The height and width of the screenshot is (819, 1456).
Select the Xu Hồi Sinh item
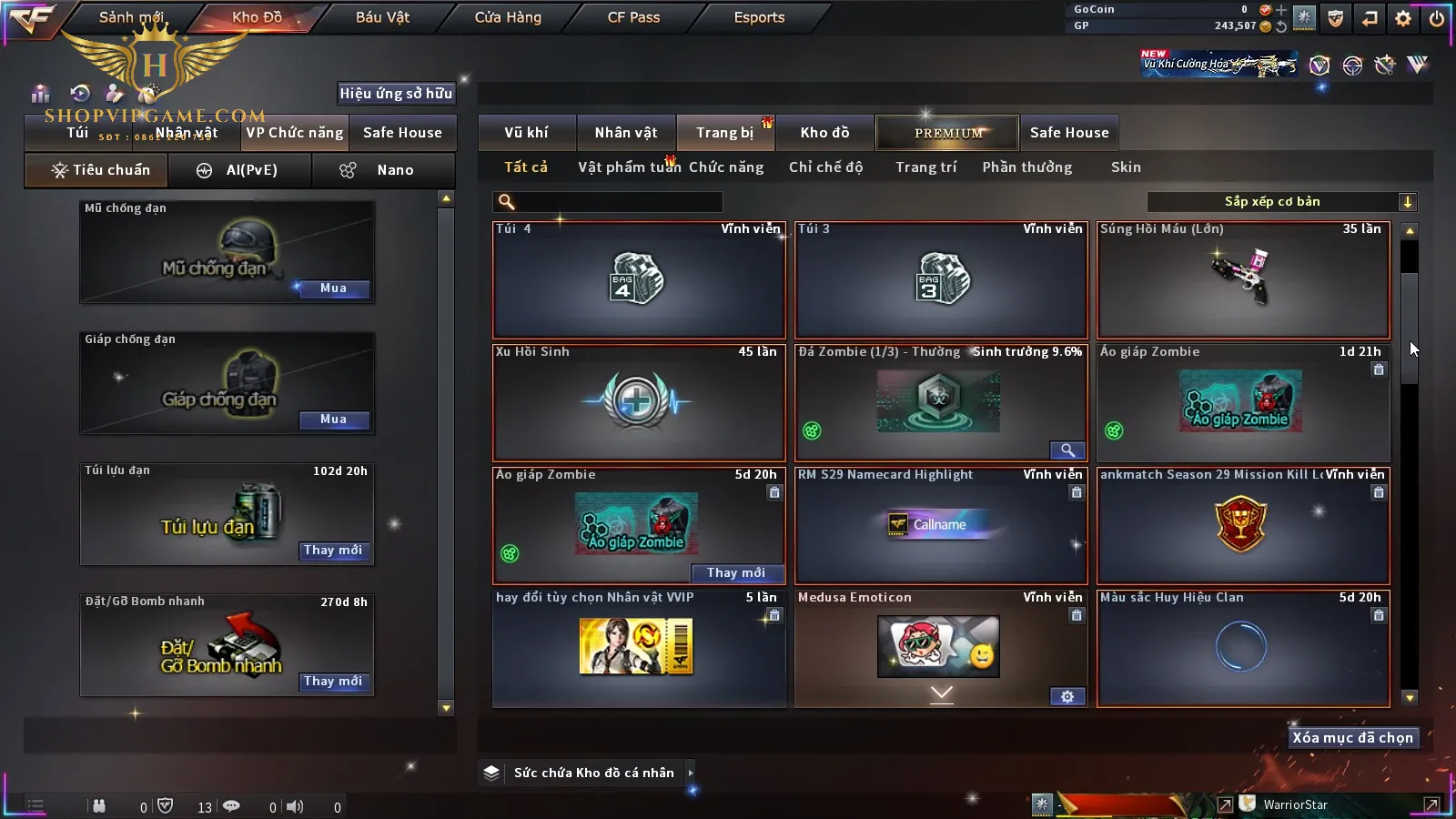pos(639,402)
